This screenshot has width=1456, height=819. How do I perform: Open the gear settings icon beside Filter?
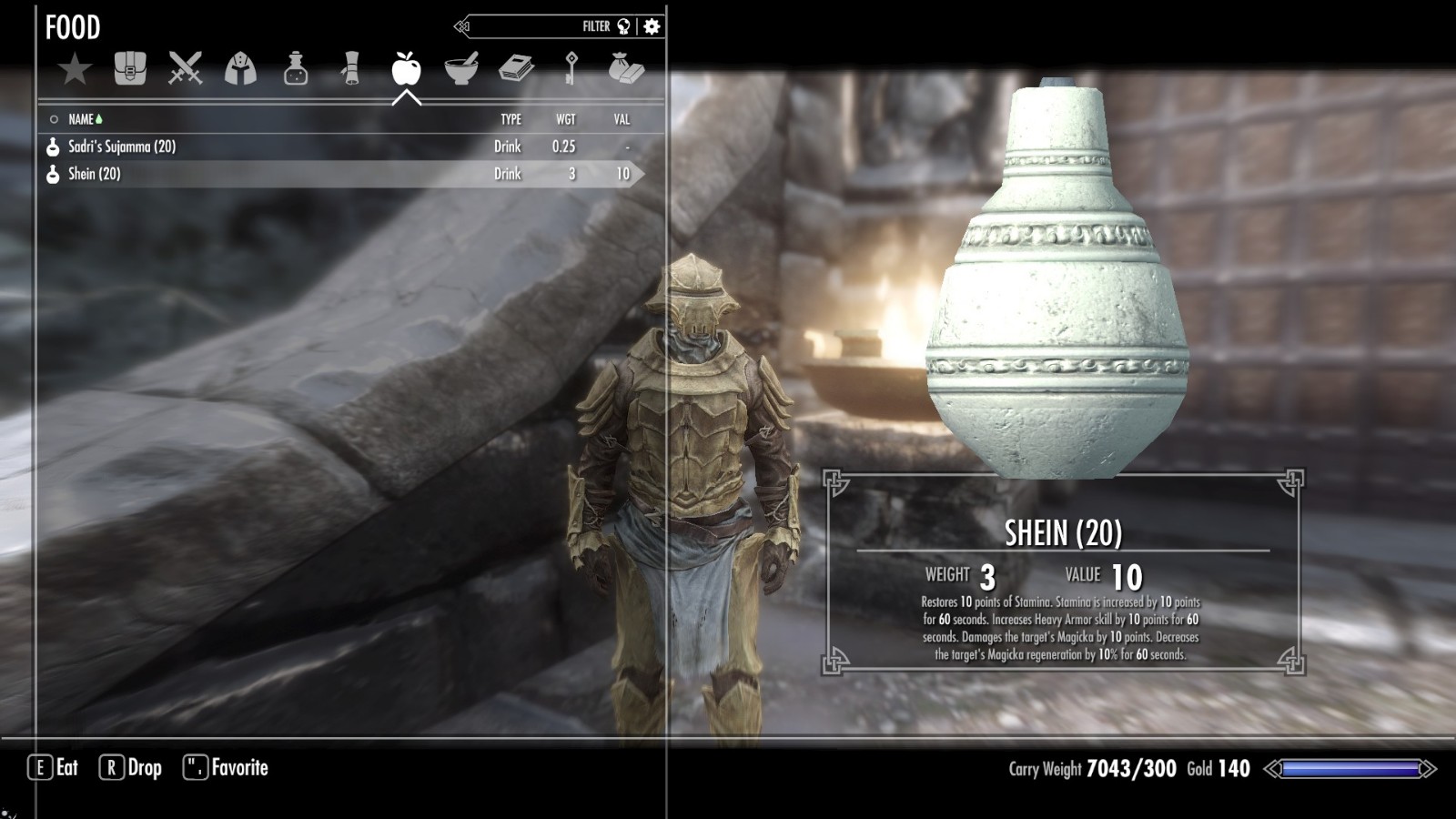(652, 26)
